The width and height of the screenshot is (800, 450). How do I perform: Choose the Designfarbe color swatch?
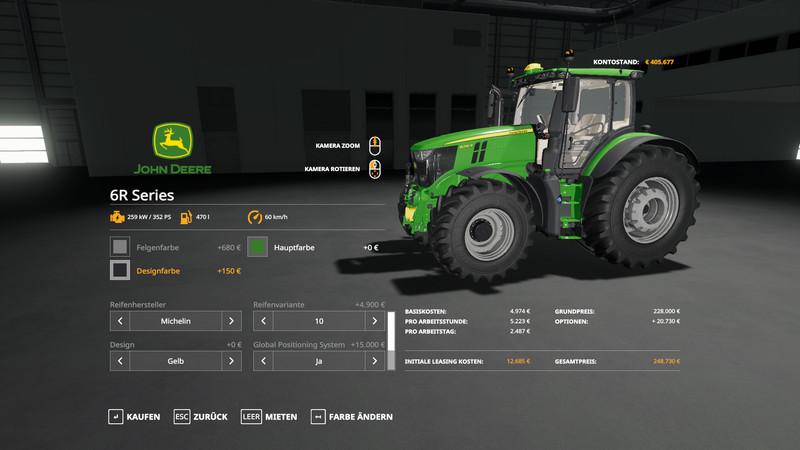click(x=120, y=270)
